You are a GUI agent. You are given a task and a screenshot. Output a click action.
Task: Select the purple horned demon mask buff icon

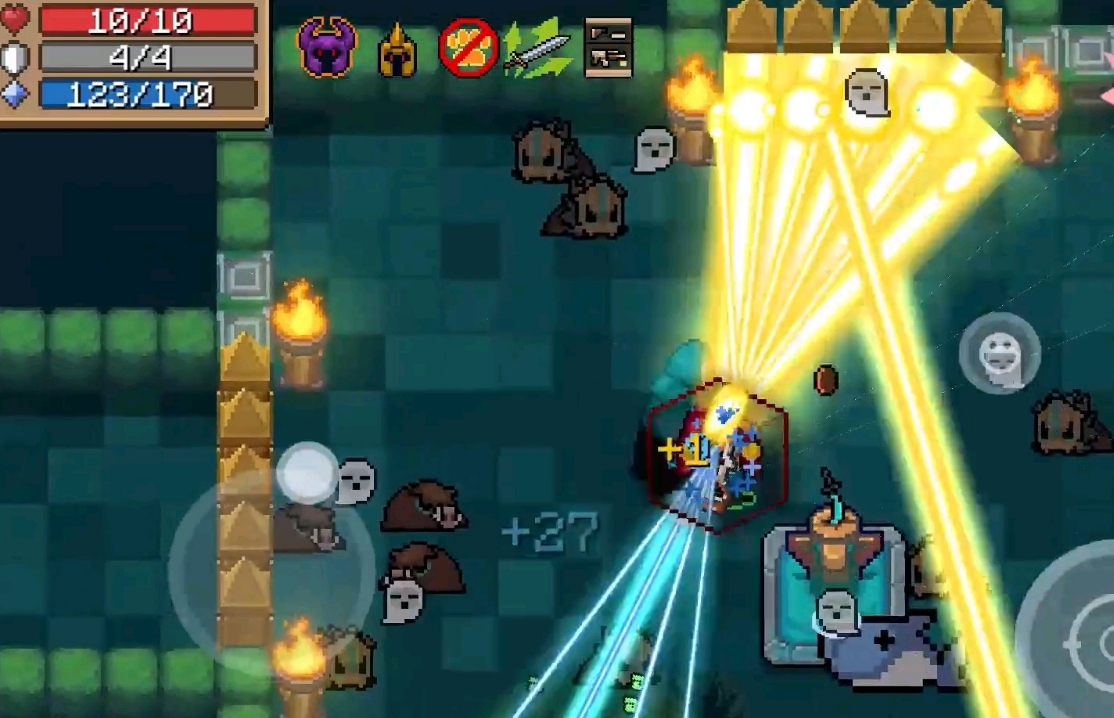327,47
